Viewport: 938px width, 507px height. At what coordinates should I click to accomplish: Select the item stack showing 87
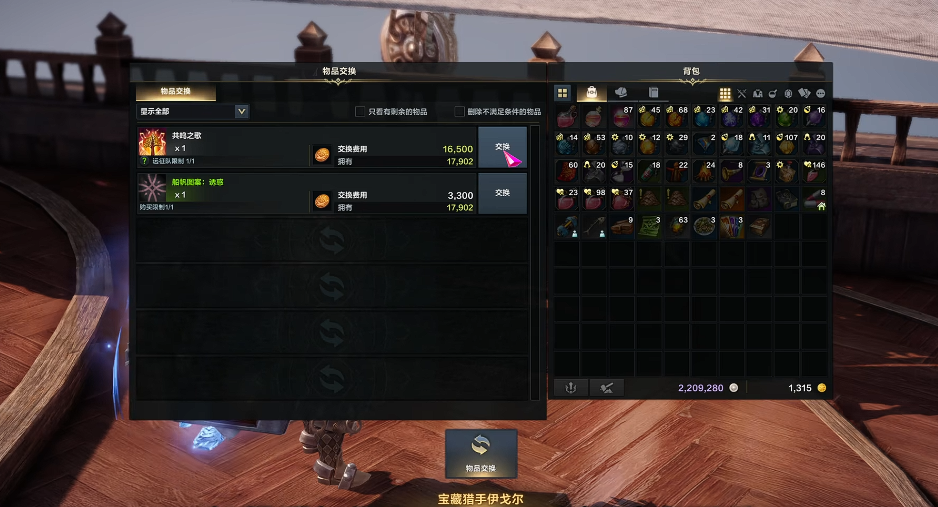[x=622, y=117]
